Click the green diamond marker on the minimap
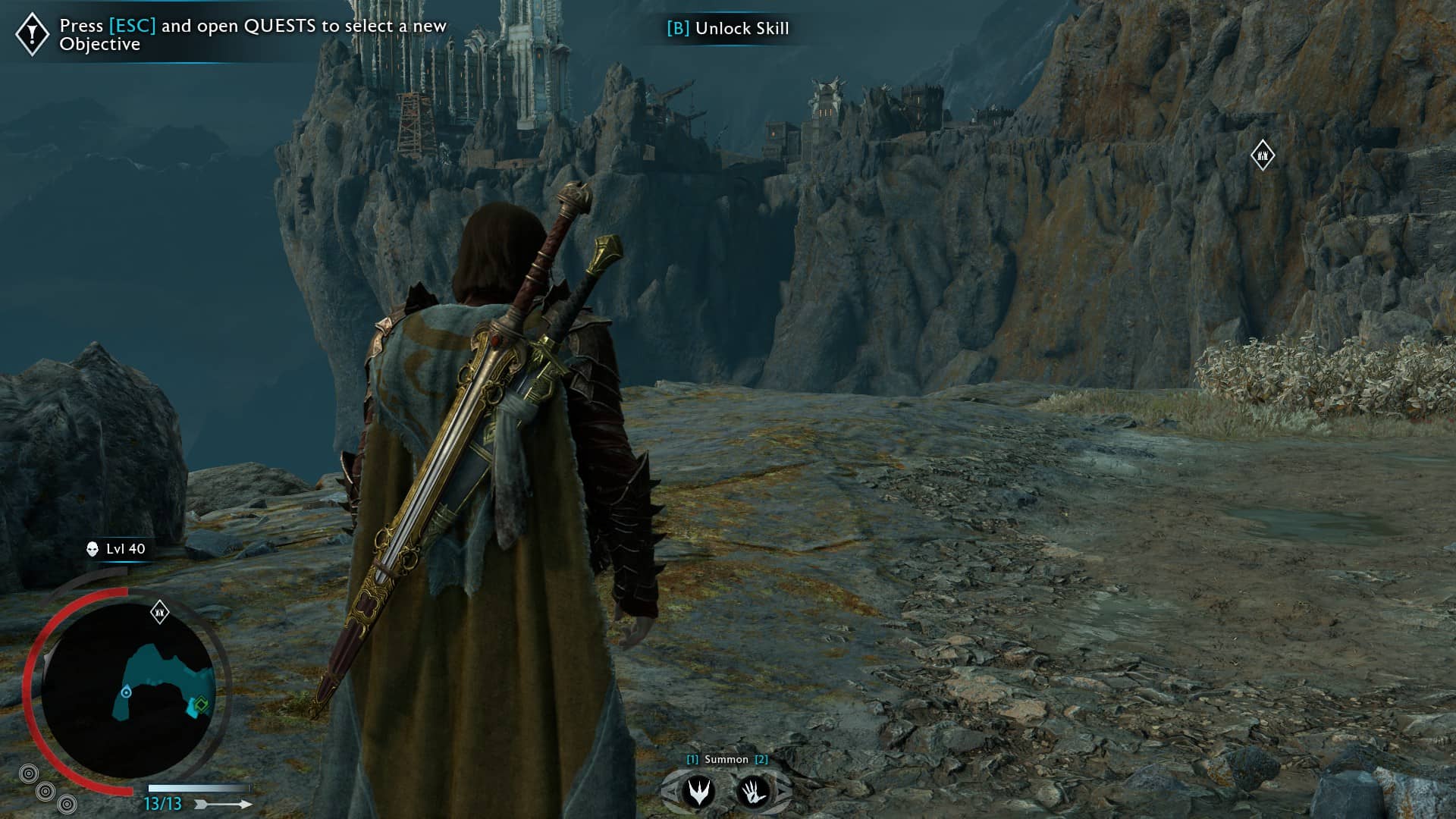This screenshot has height=819, width=1456. pyautogui.click(x=201, y=705)
